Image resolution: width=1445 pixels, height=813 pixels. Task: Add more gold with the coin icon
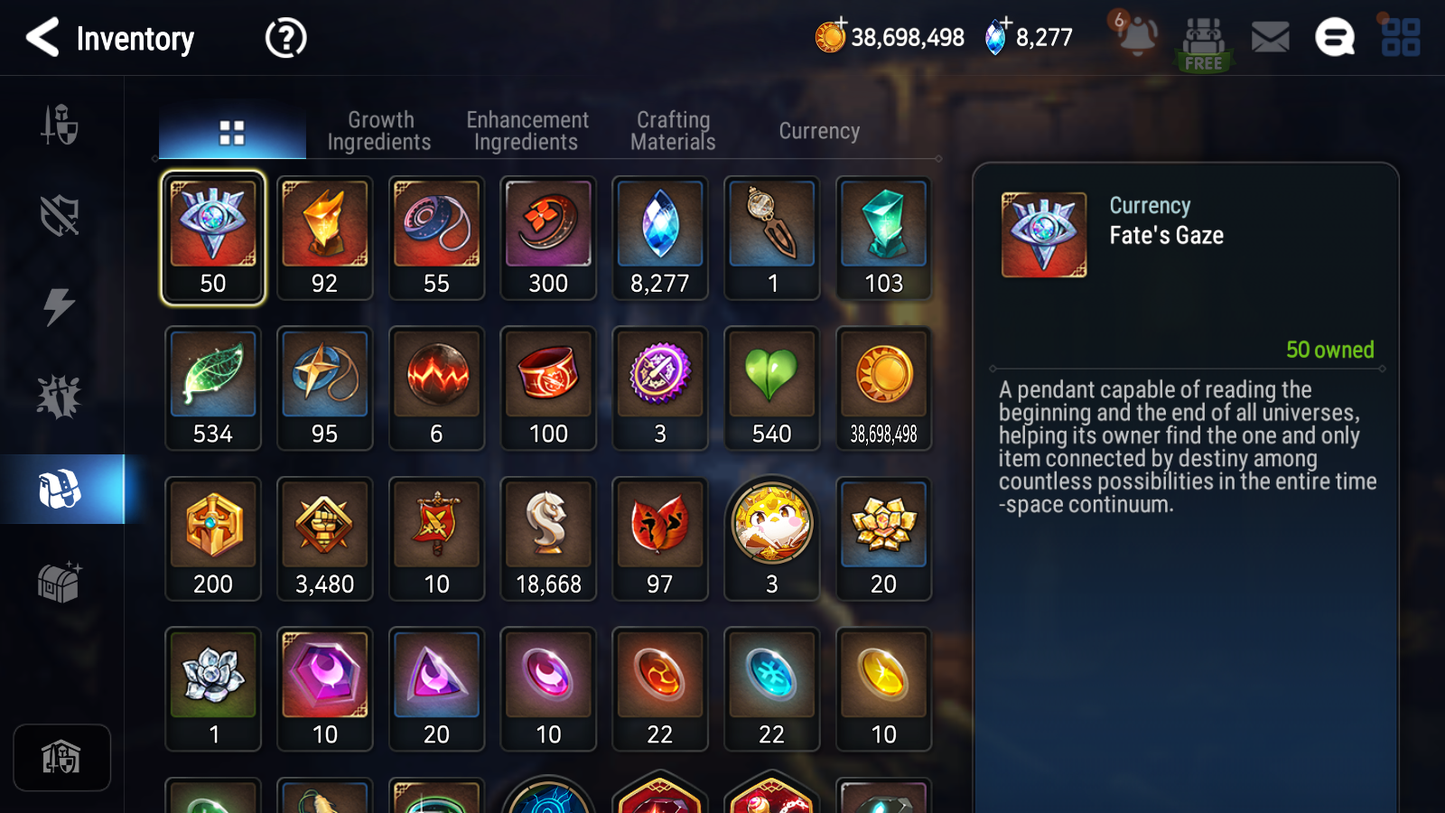(x=830, y=37)
